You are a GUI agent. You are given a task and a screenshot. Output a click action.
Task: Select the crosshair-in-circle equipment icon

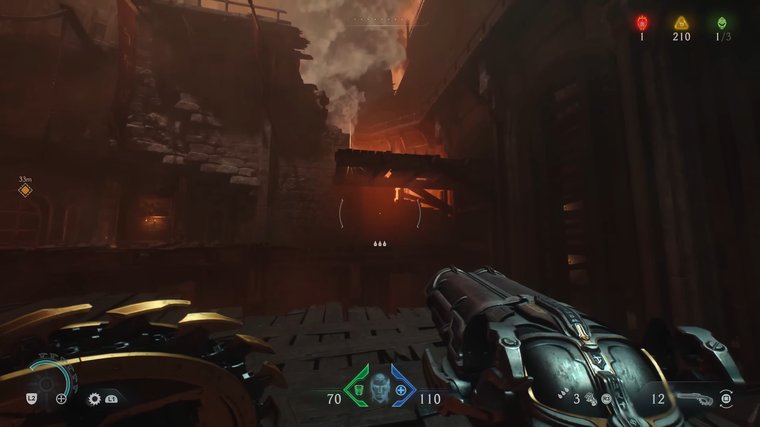pos(61,399)
